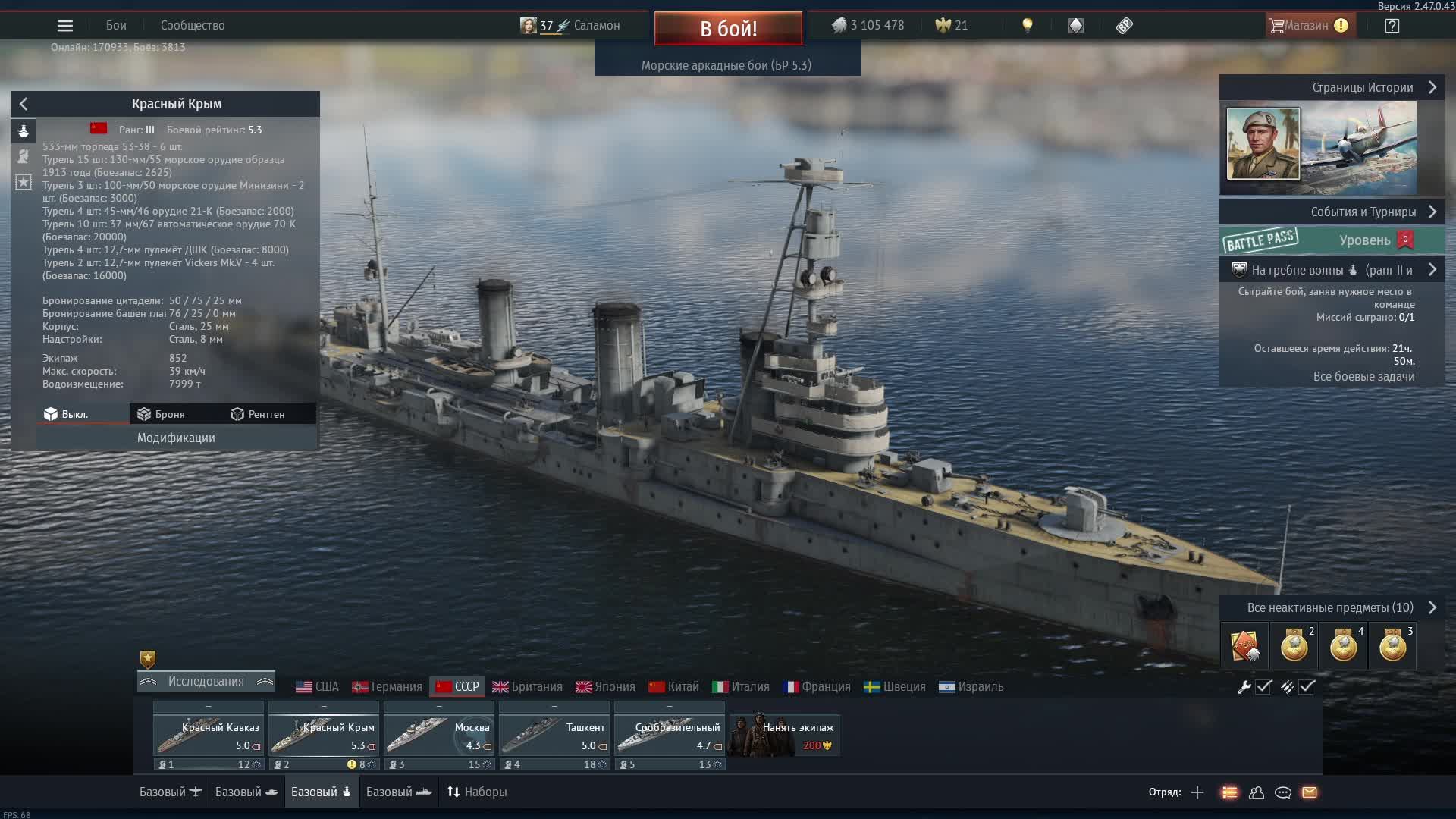
Task: Open the mail envelope icon
Action: click(1310, 792)
